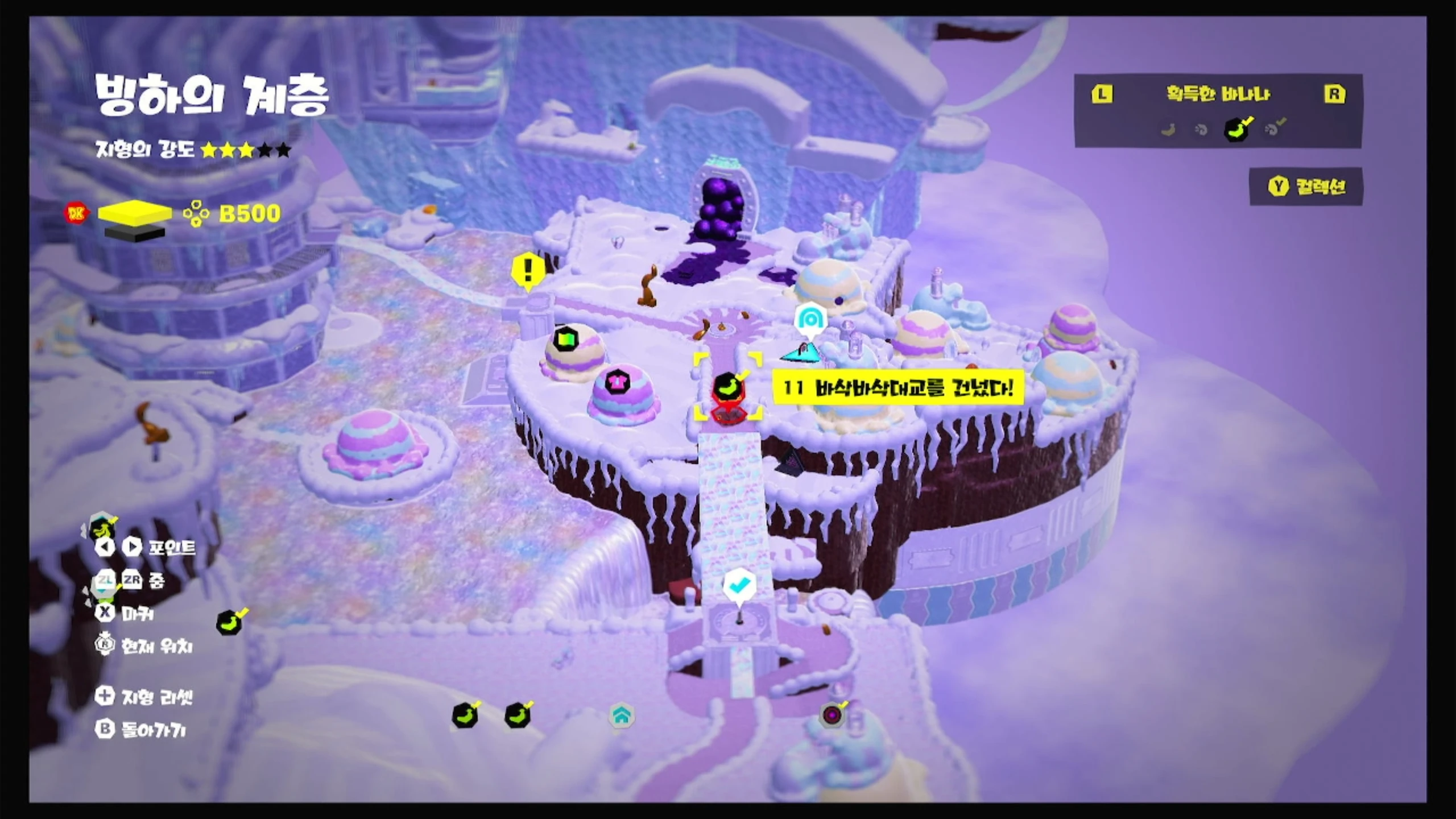Select the yellow top layer tile
Screen dimensions: 1456x819
[135, 212]
